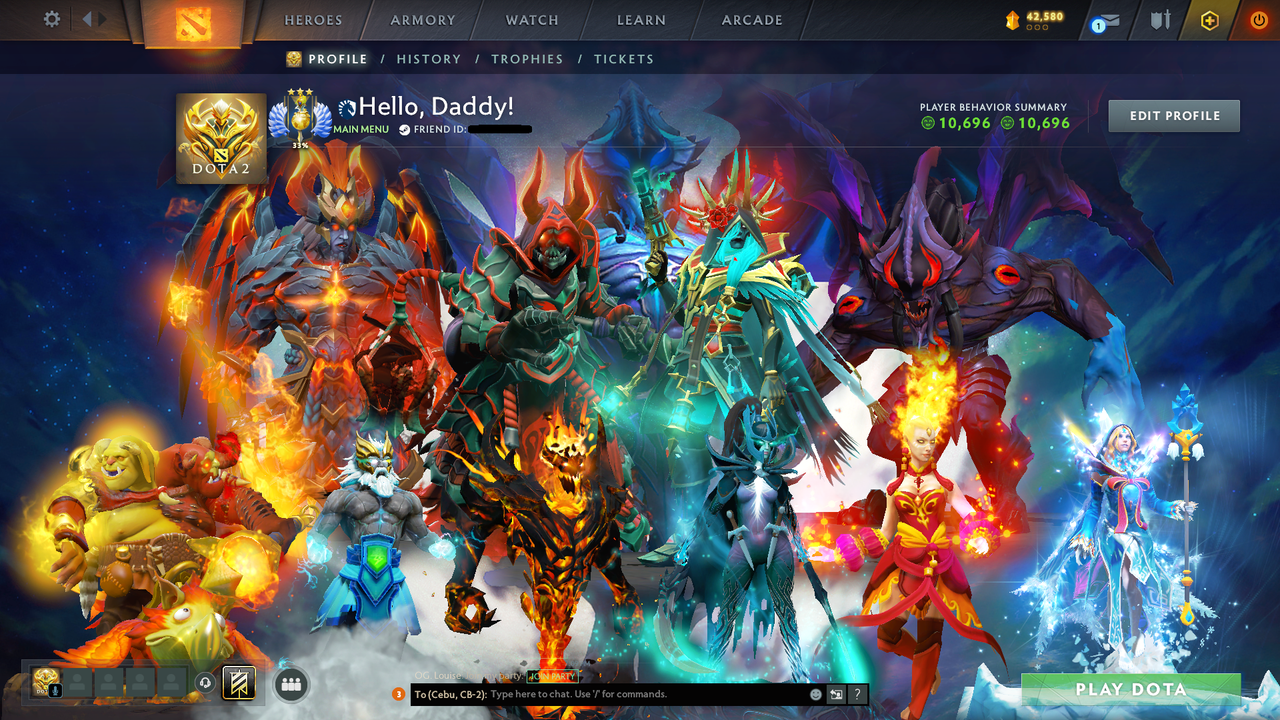Click the shield and sword armory icon
This screenshot has width=1280, height=720.
tap(1160, 20)
